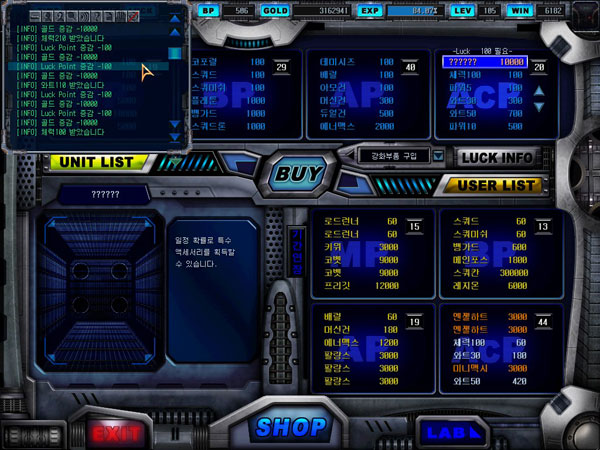Screen dimensions: 600x450
Task: Click the BUY button
Action: 299,173
